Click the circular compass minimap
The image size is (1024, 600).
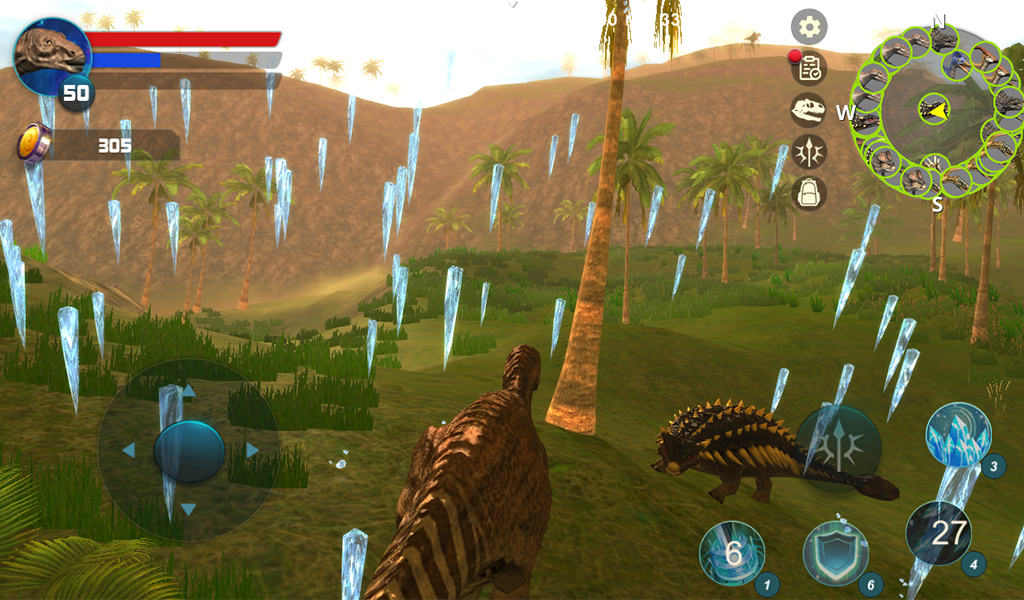tap(936, 109)
